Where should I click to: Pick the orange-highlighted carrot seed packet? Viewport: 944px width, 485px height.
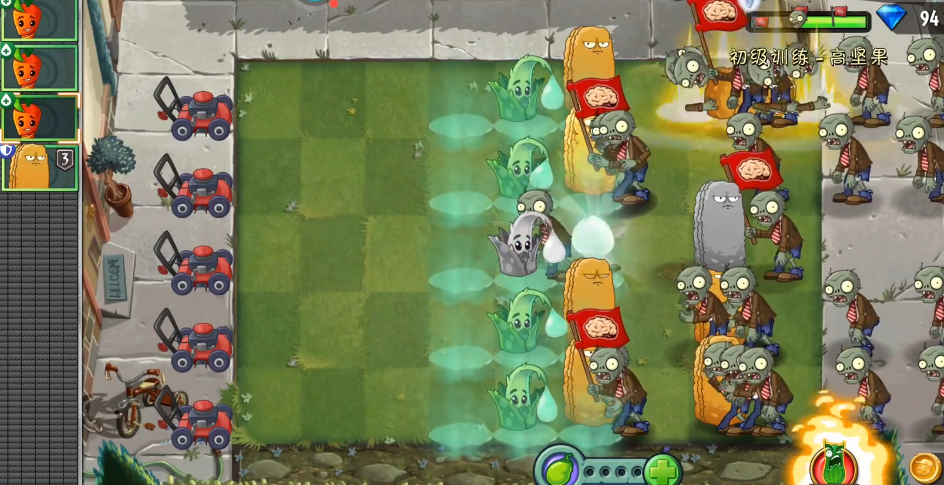point(39,117)
